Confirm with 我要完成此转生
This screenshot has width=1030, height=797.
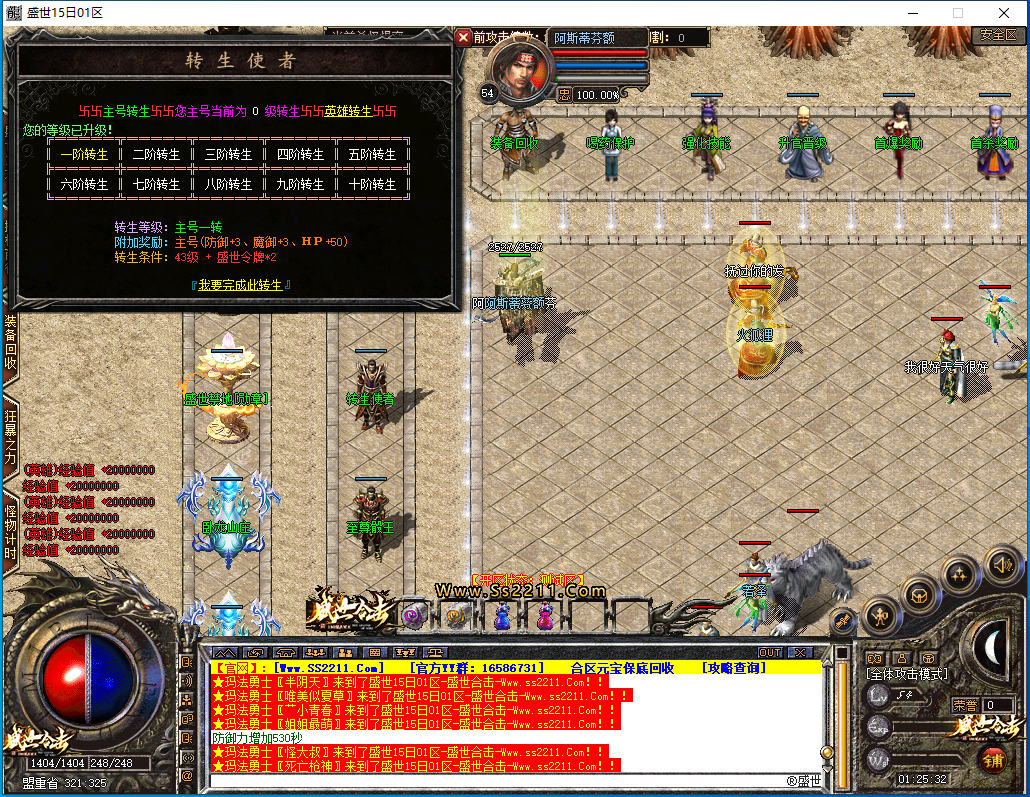(242, 285)
